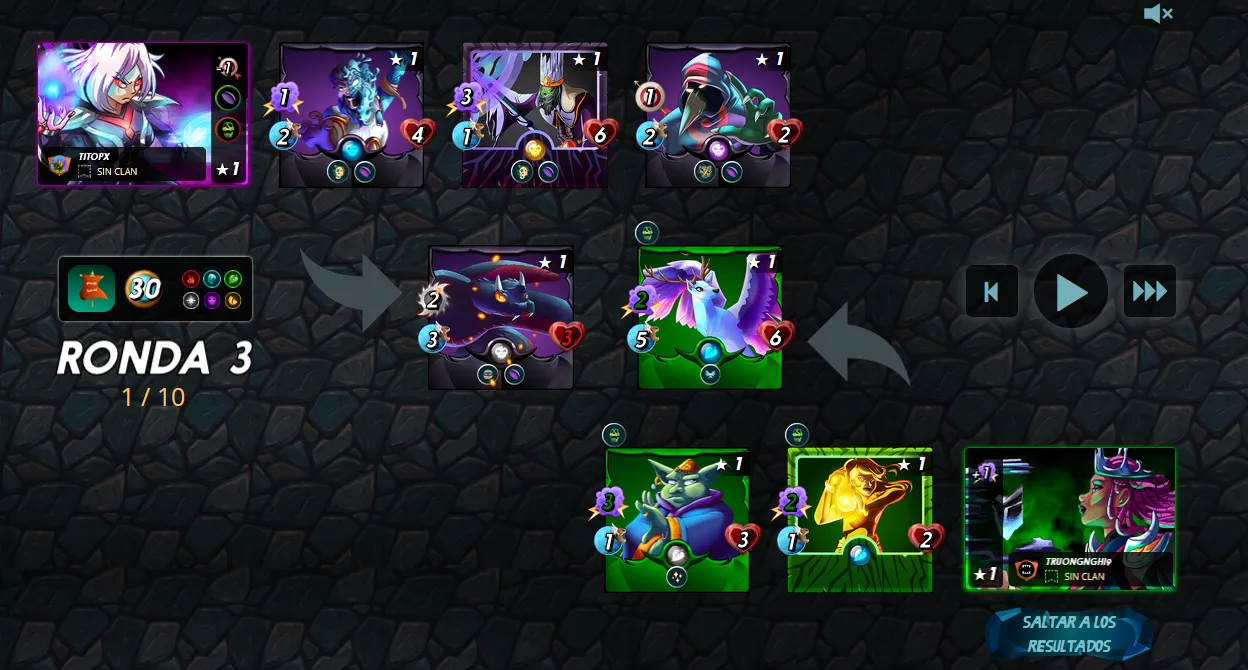
Task: Restart battle with the skip-back button
Action: [x=991, y=291]
